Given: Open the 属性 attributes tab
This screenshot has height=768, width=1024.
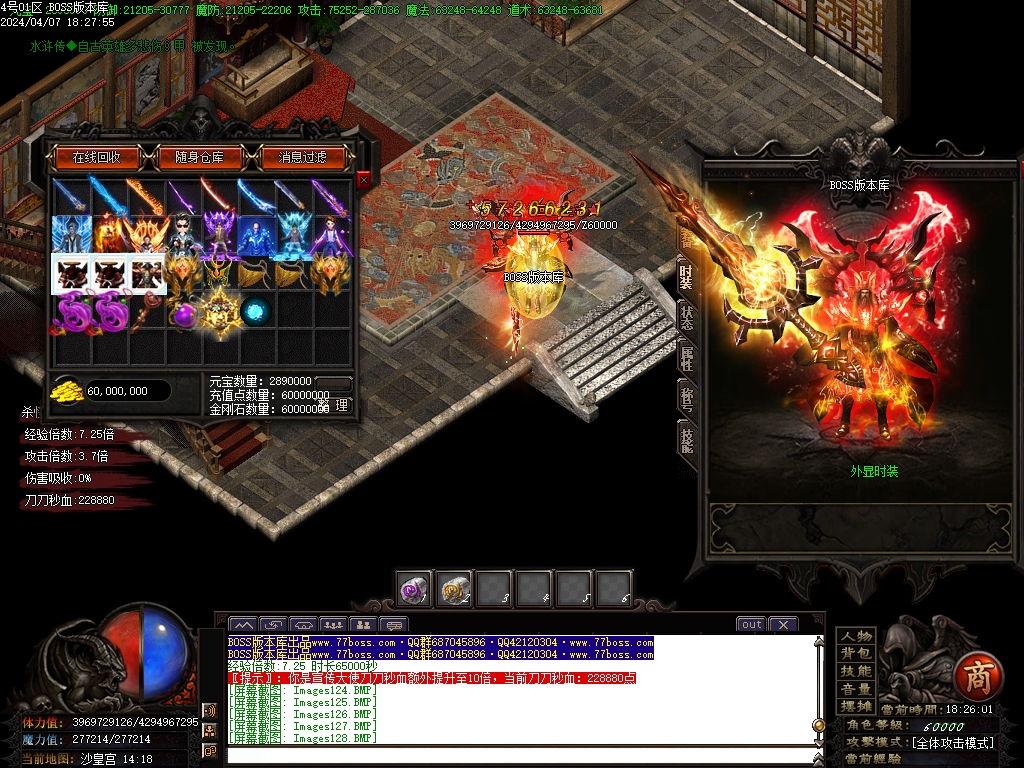Looking at the screenshot, I should pos(687,357).
